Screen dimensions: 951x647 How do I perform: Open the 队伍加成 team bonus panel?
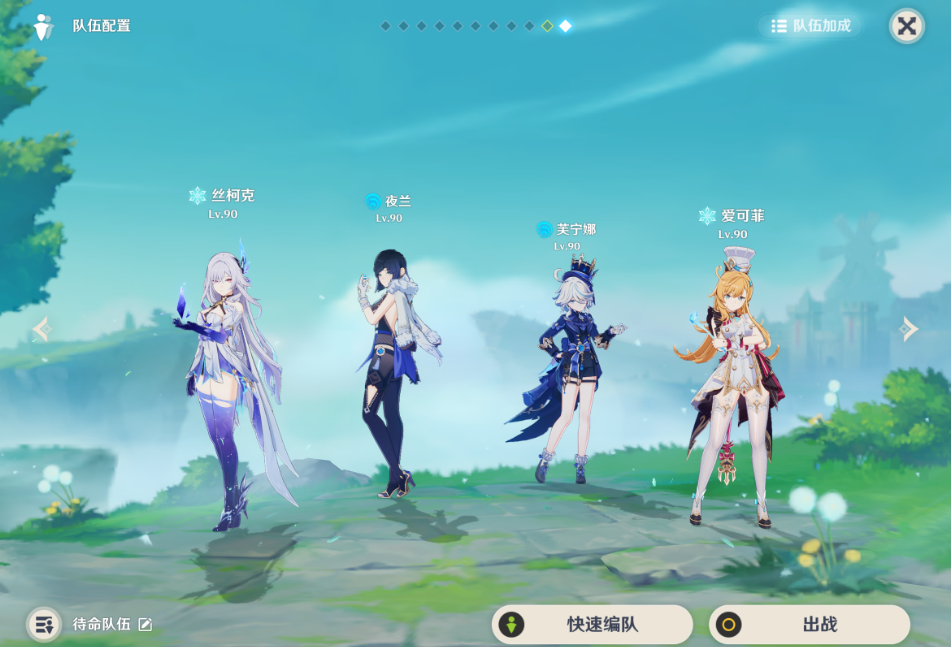811,26
